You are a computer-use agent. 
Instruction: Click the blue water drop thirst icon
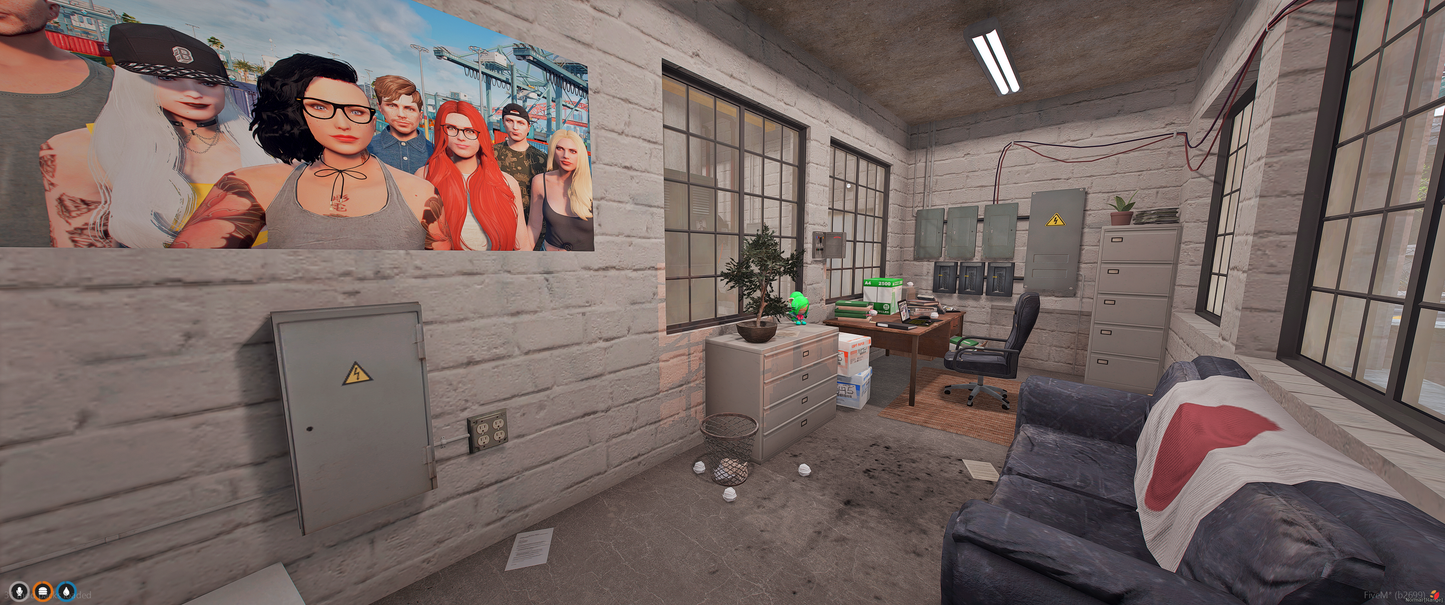point(66,591)
